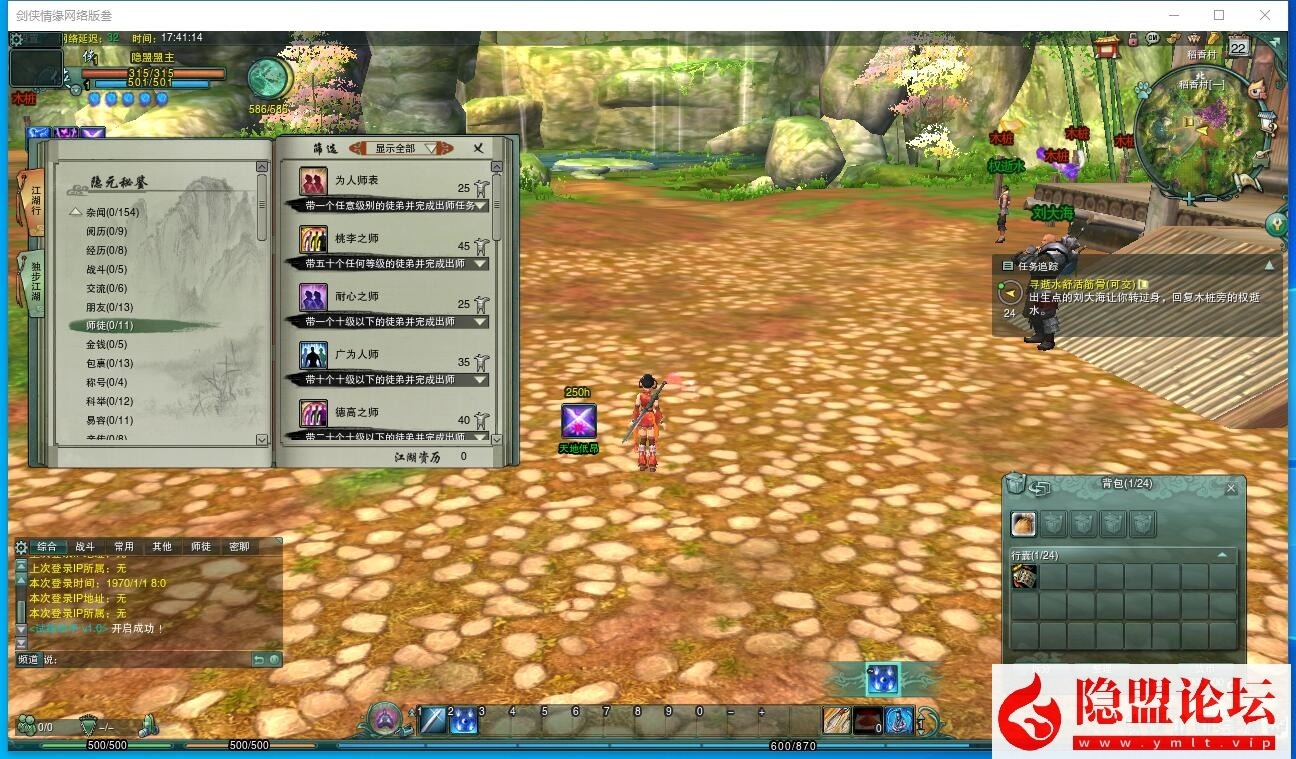Click the food item icon in the backpack
The image size is (1296, 759).
1023,523
